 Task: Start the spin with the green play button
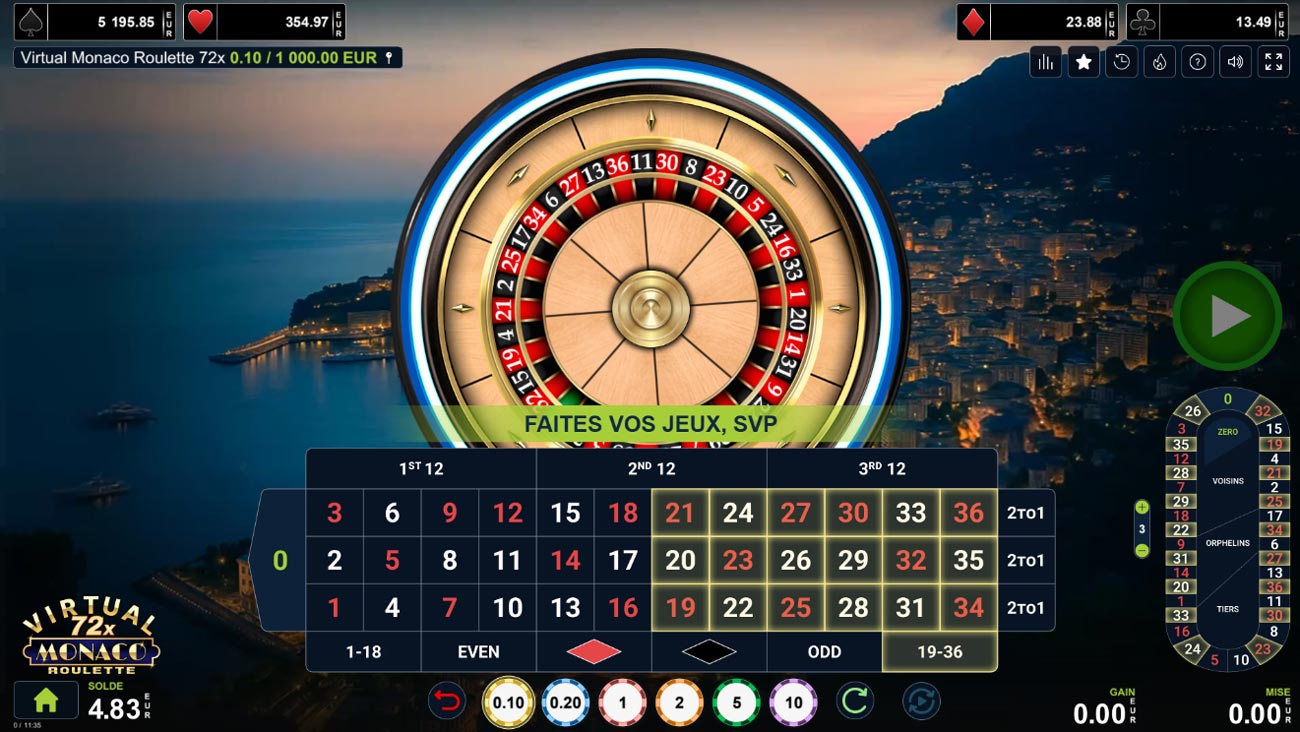point(1227,316)
